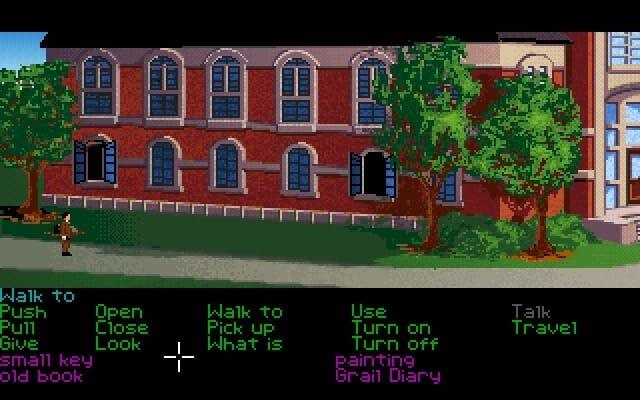Activate the What is verb
Screen dimensions: 640x400
pos(244,344)
